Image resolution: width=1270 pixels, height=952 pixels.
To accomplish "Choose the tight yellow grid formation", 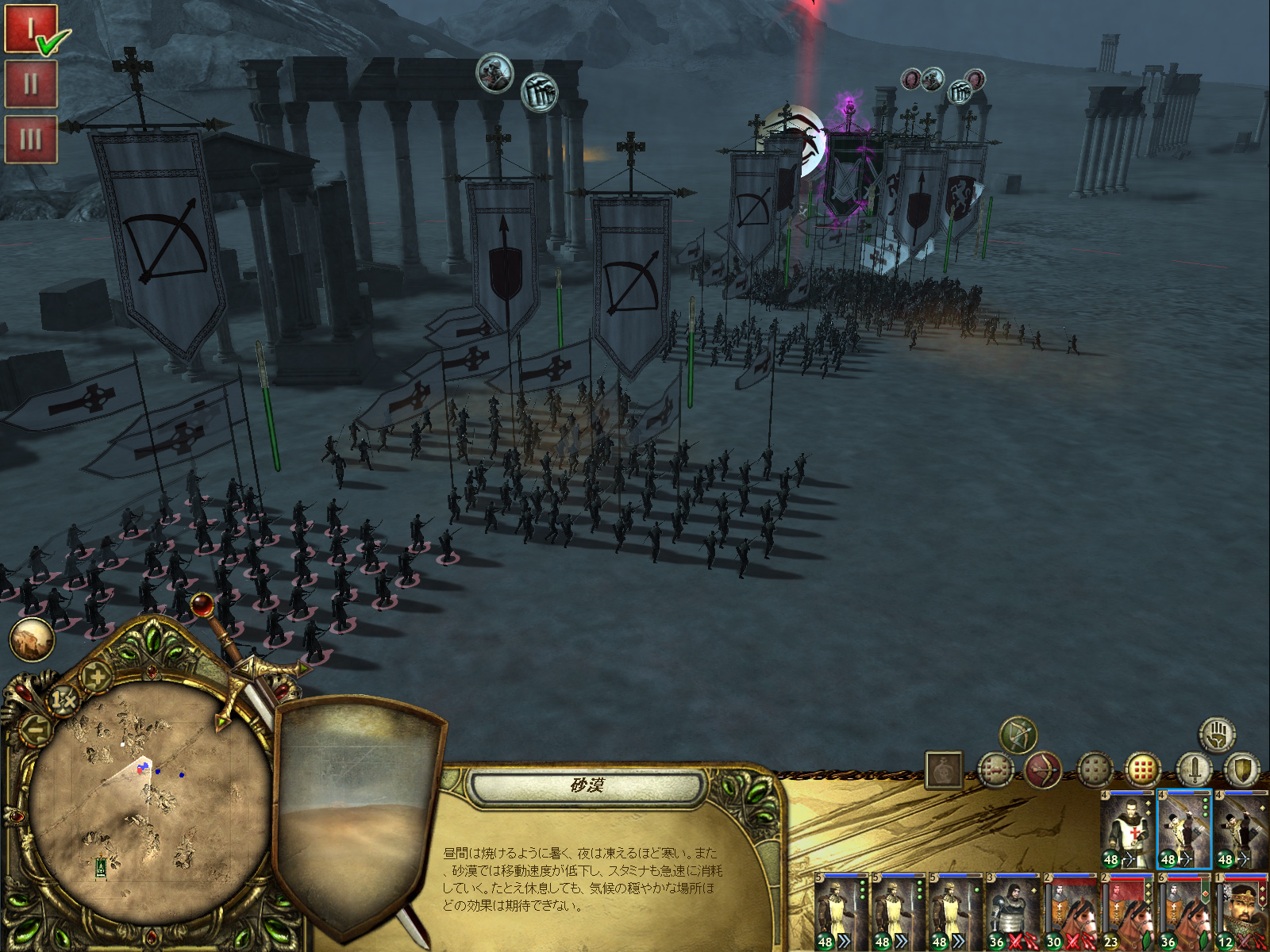I will [1141, 770].
